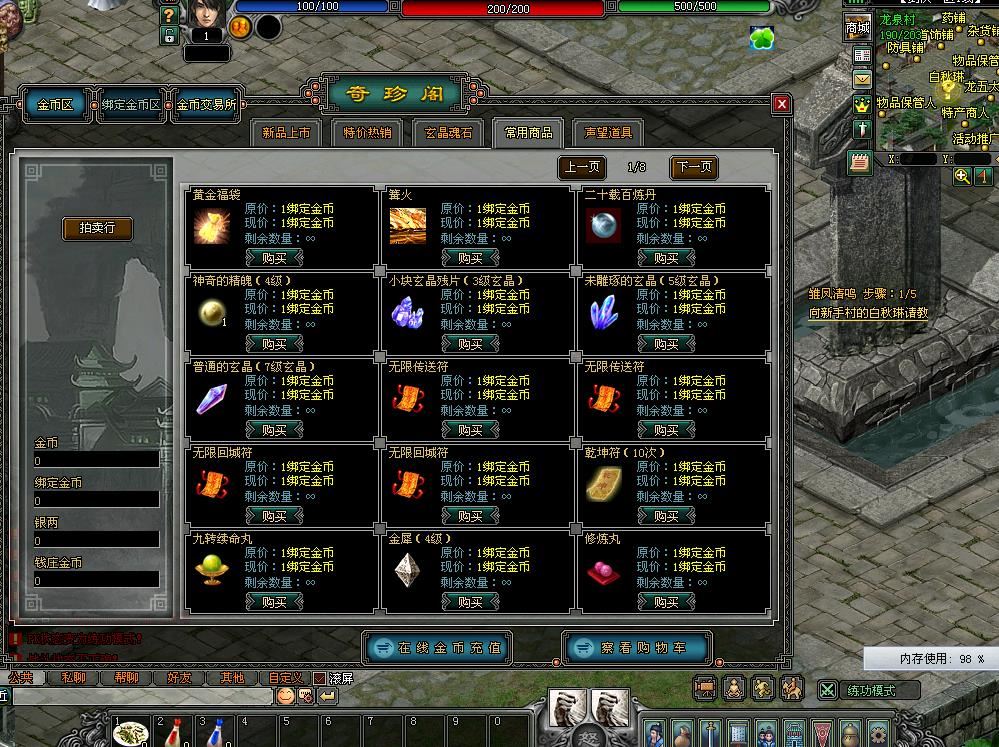999x747 pixels.
Task: Purchase the 篝火 item
Action: tap(470, 258)
